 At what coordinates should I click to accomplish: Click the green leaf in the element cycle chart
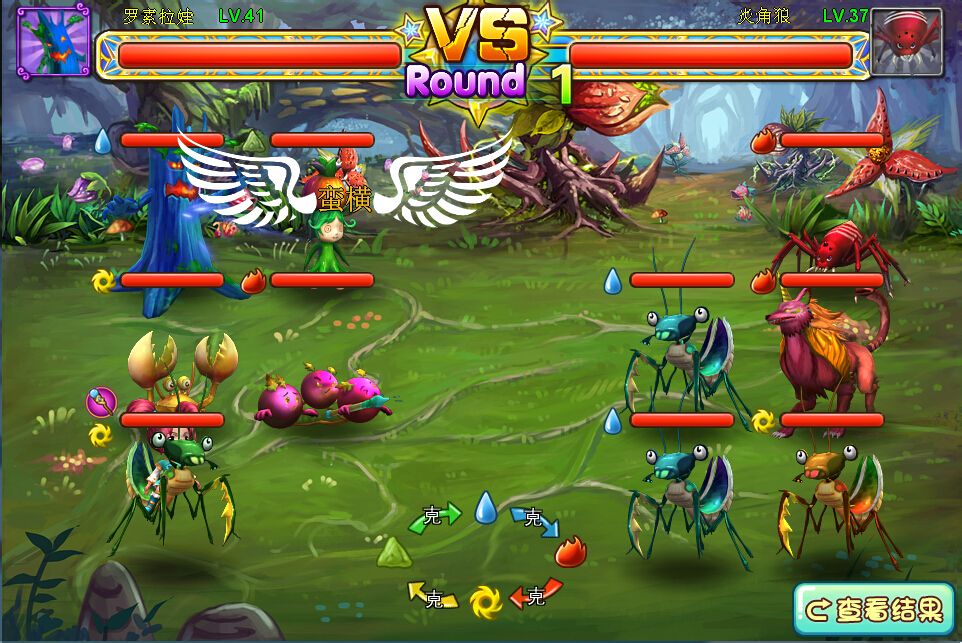tap(393, 551)
